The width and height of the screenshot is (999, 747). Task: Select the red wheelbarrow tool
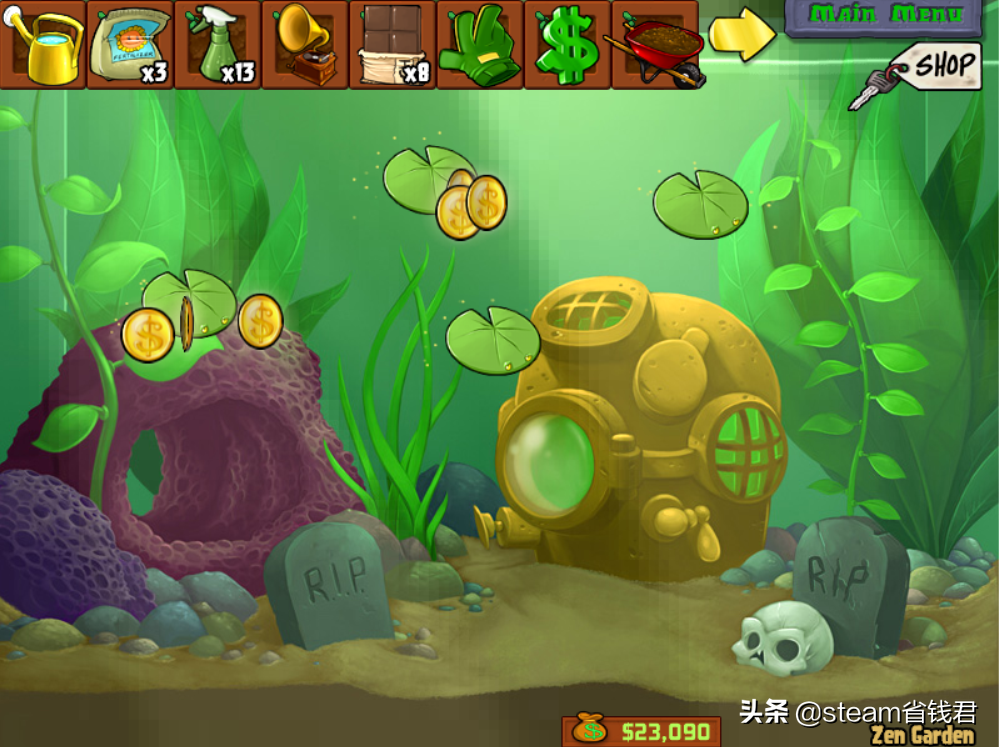click(x=655, y=46)
